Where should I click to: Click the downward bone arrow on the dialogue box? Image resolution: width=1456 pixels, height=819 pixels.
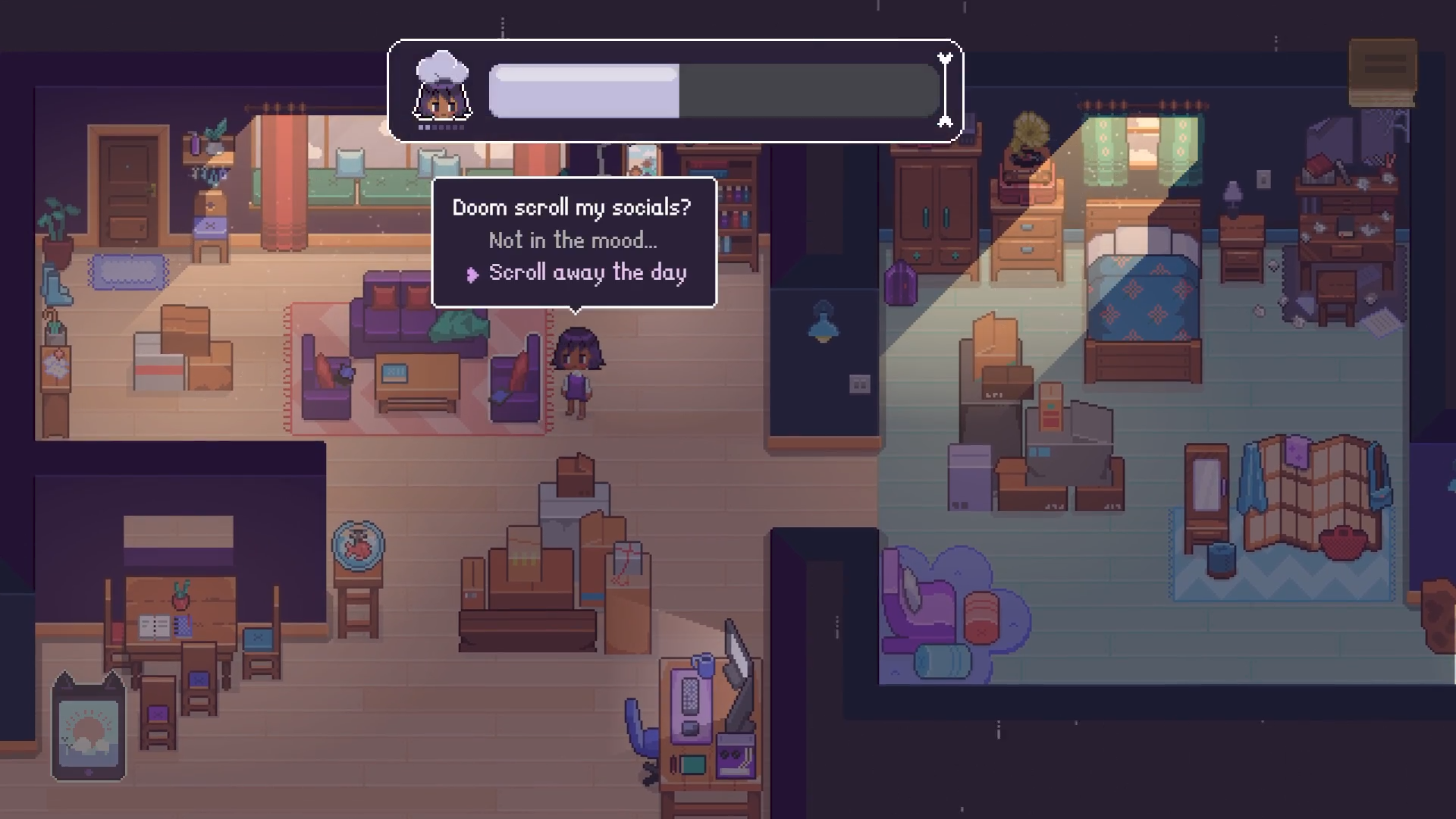[944, 121]
